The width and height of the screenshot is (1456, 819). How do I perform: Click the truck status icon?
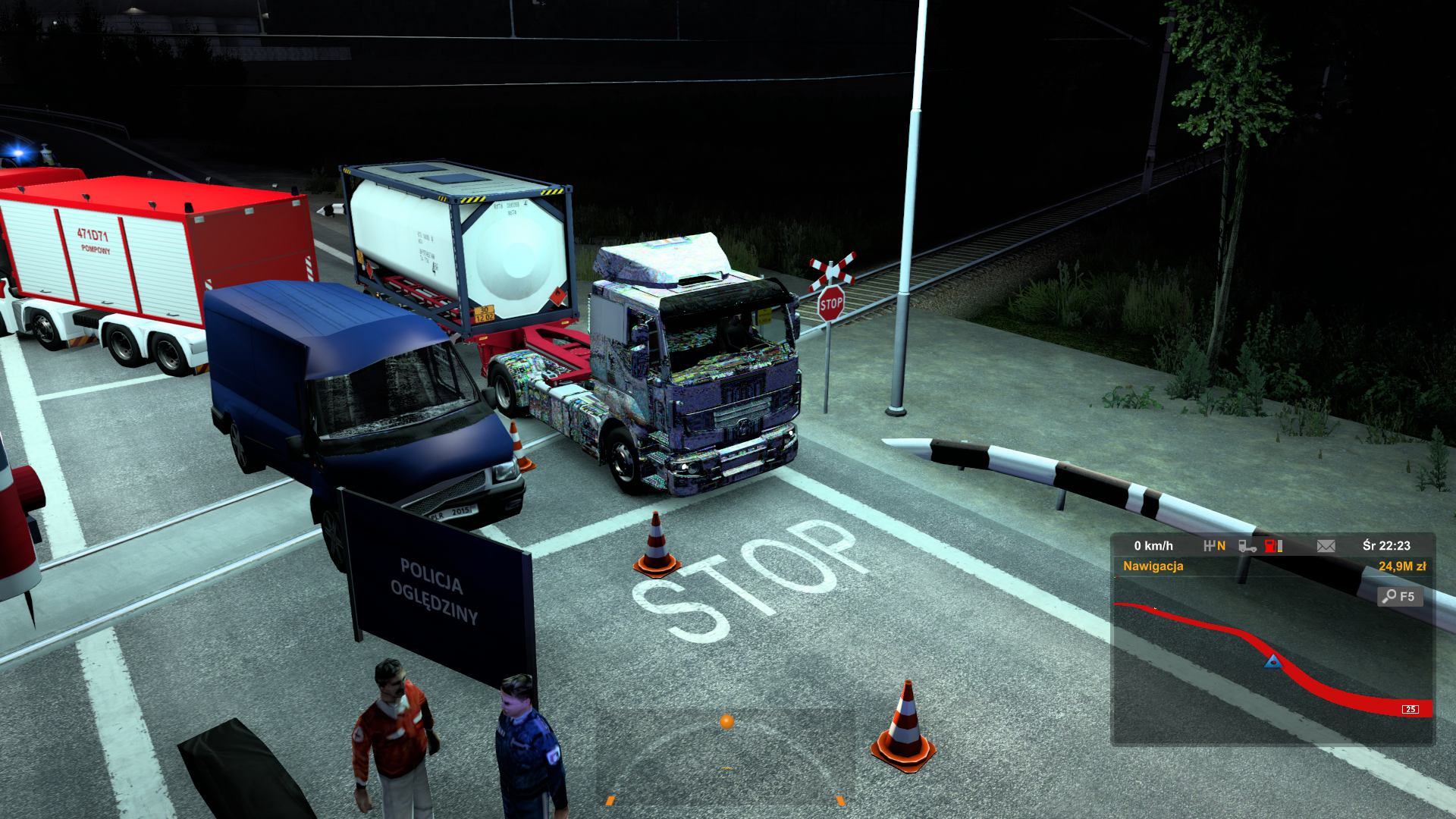point(1247,546)
